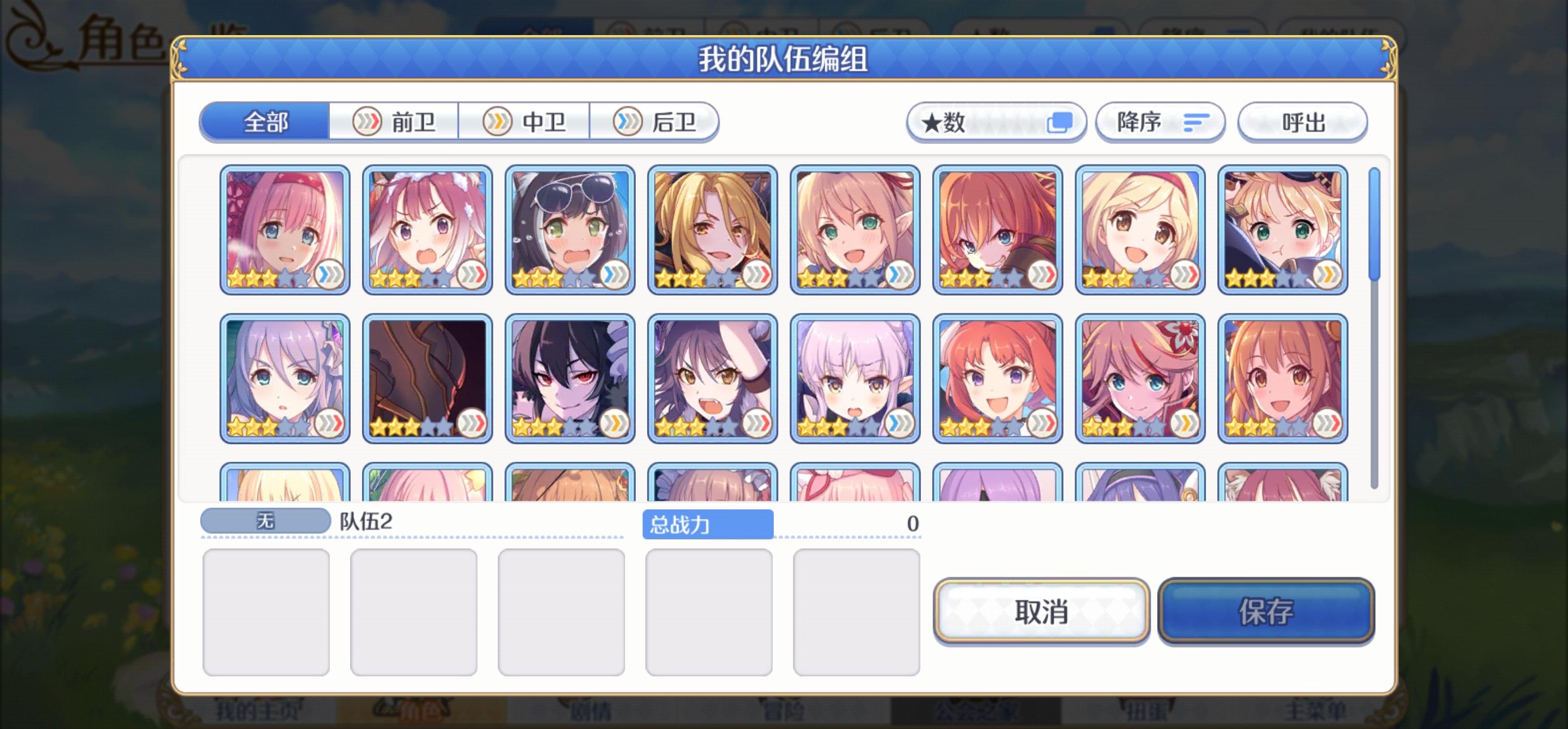
Task: Toggle the 总战力 display button
Action: tap(707, 522)
